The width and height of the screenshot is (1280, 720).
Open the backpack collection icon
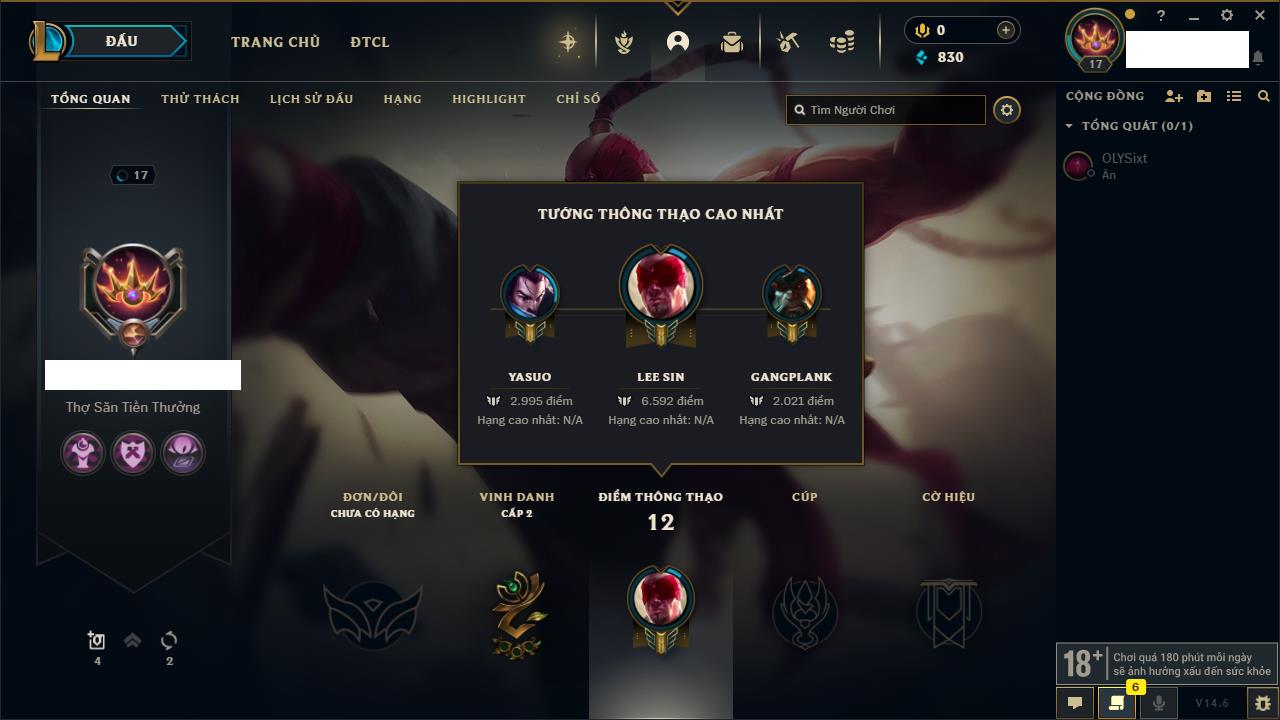(x=732, y=42)
